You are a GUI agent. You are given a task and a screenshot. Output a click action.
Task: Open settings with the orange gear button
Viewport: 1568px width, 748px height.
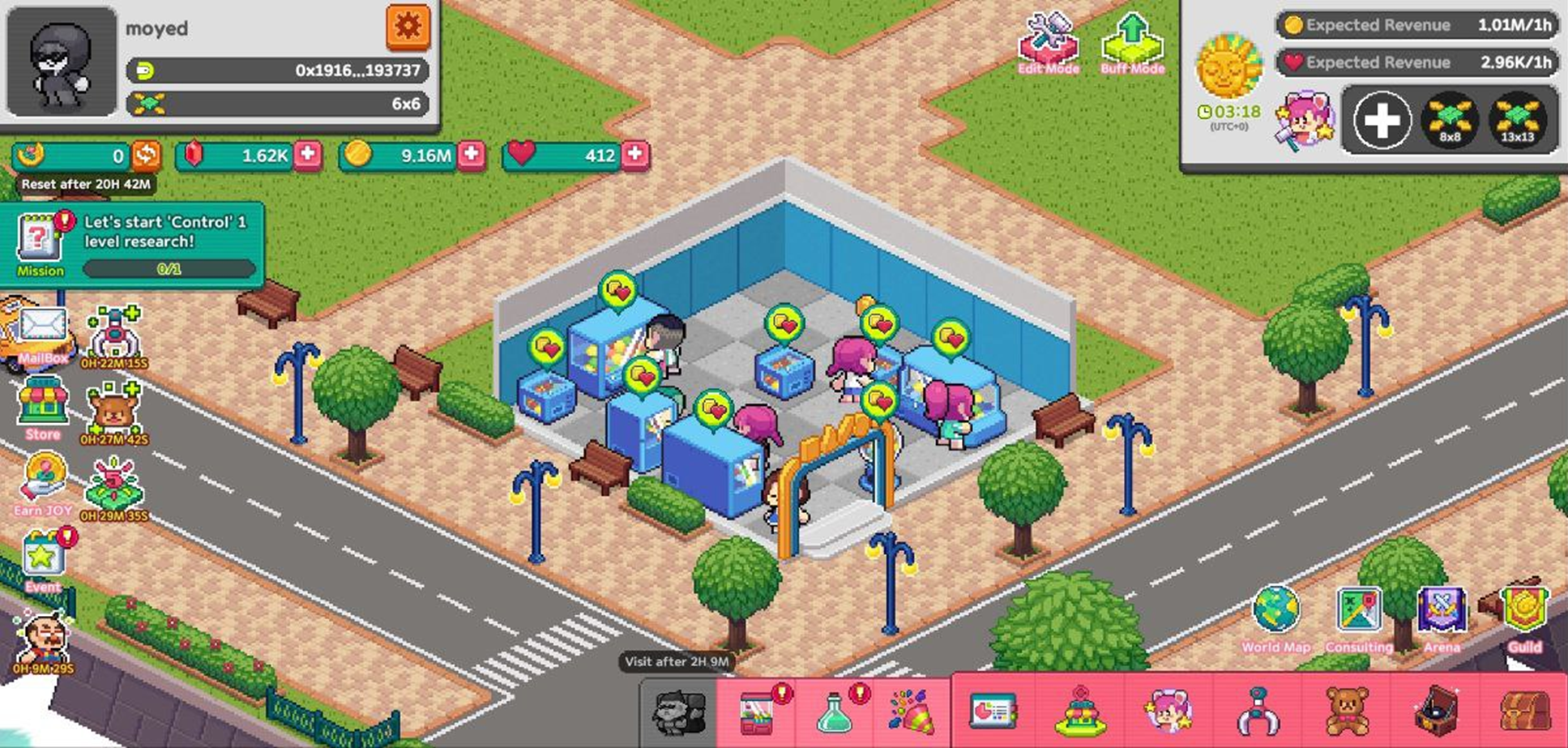point(408,28)
